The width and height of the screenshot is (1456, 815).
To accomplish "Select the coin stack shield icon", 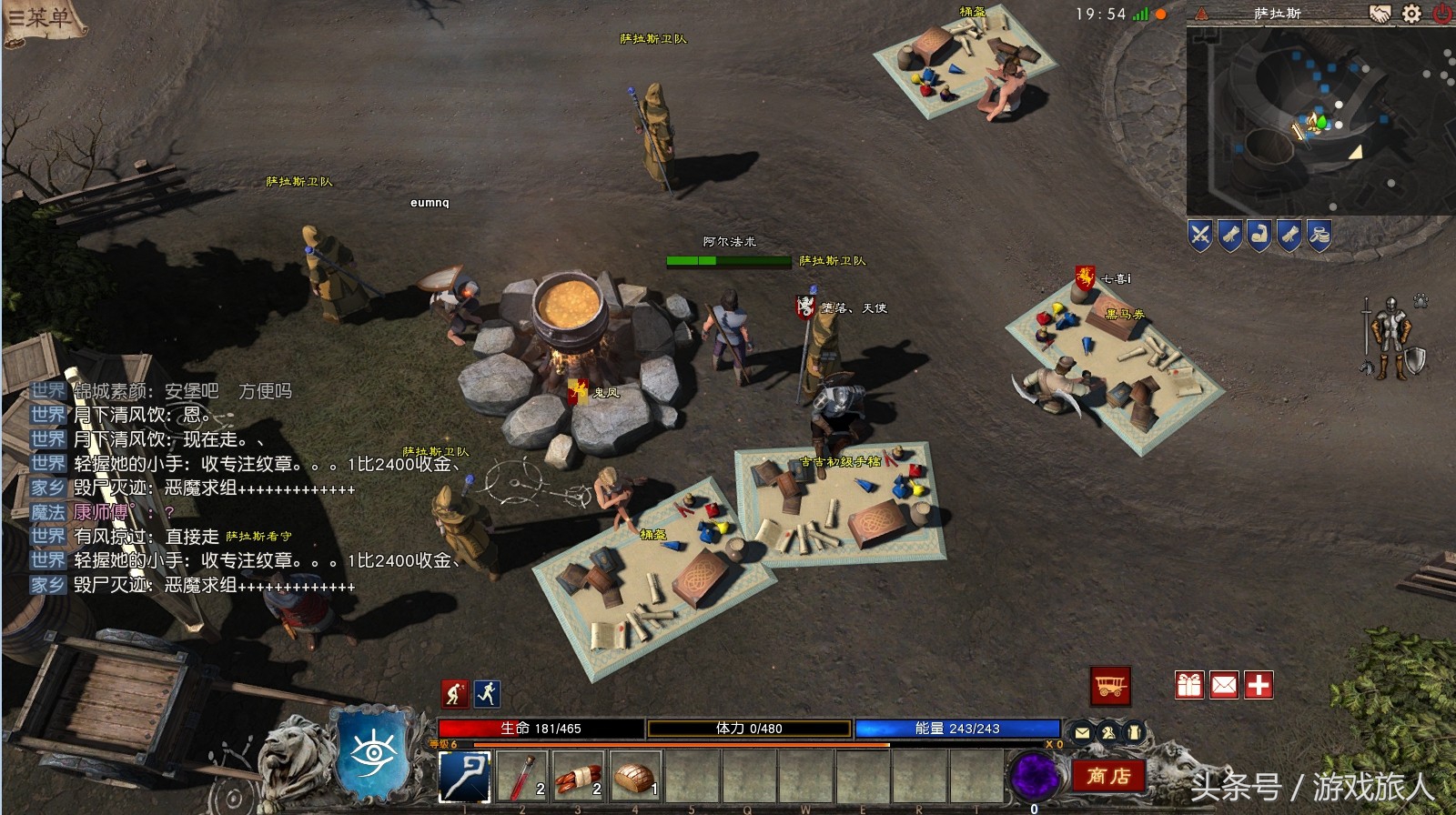I will pyautogui.click(x=1319, y=236).
